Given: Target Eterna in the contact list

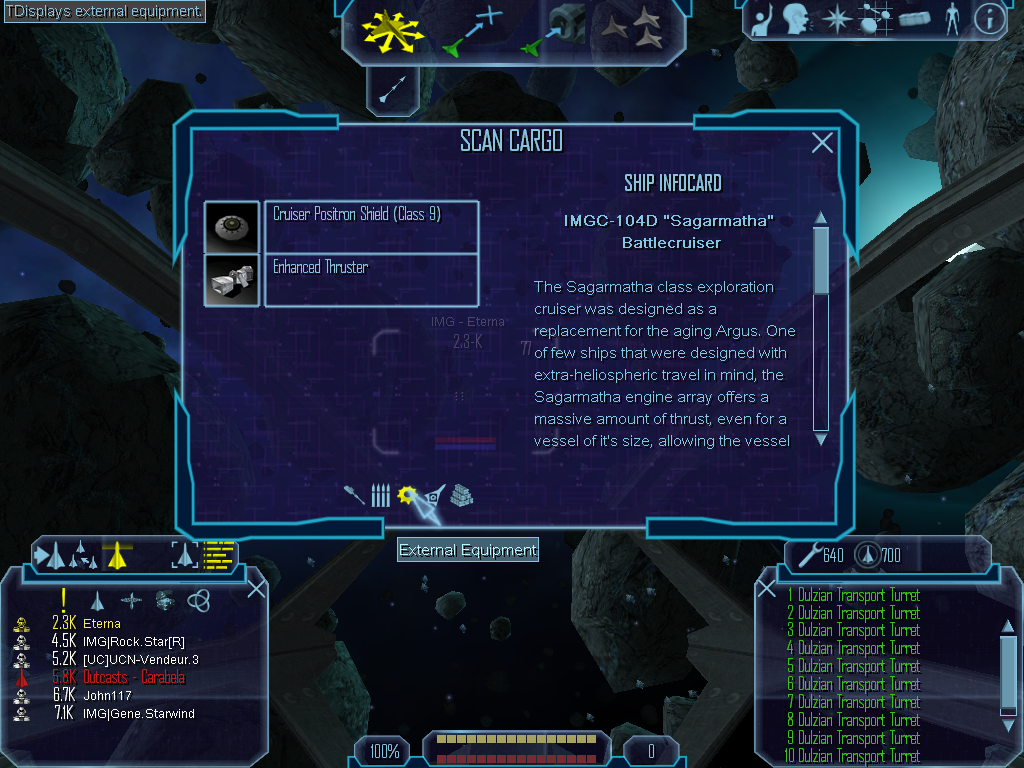Looking at the screenshot, I should [102, 624].
